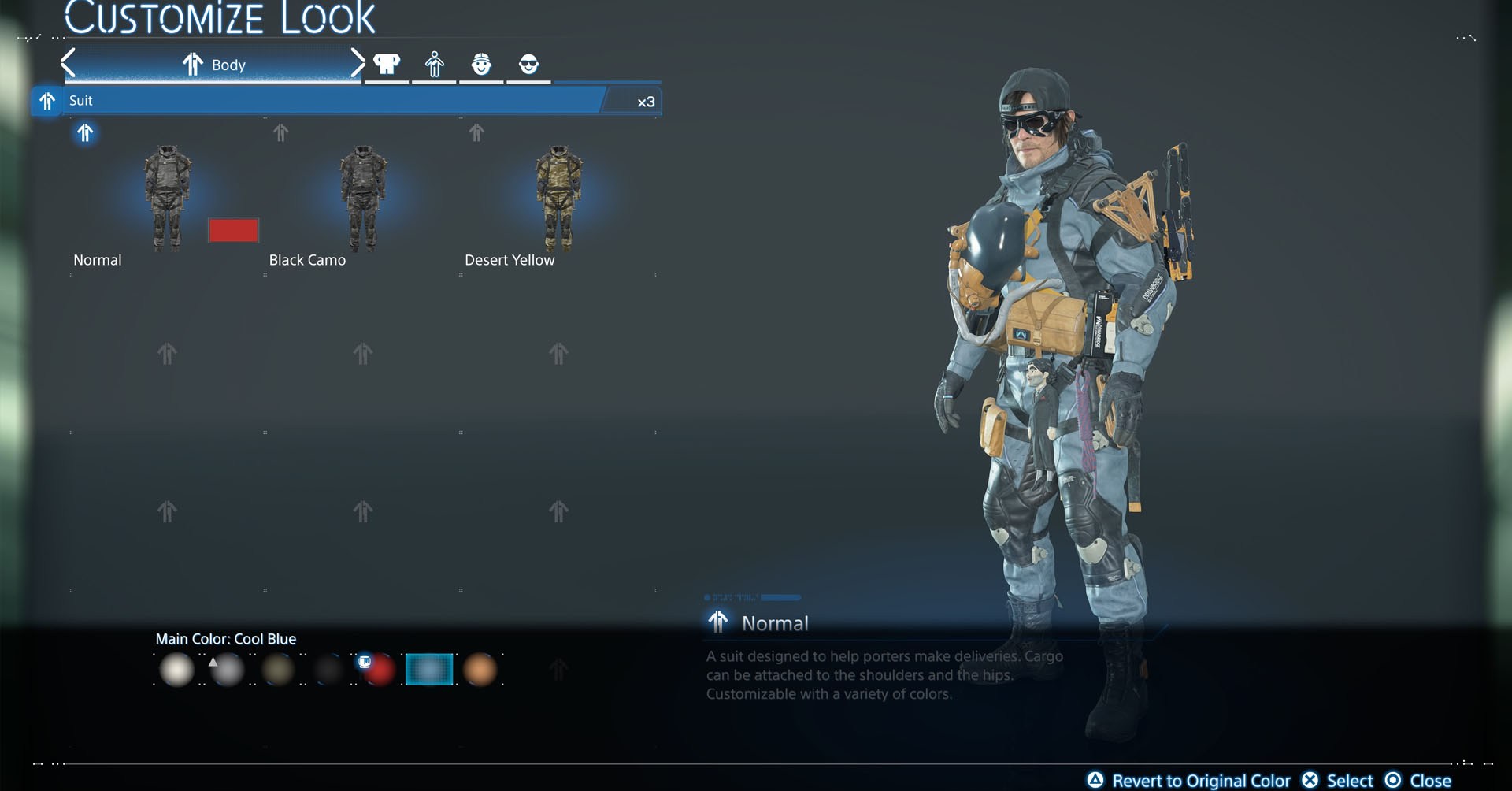Choose the red main color swatch

coord(379,670)
